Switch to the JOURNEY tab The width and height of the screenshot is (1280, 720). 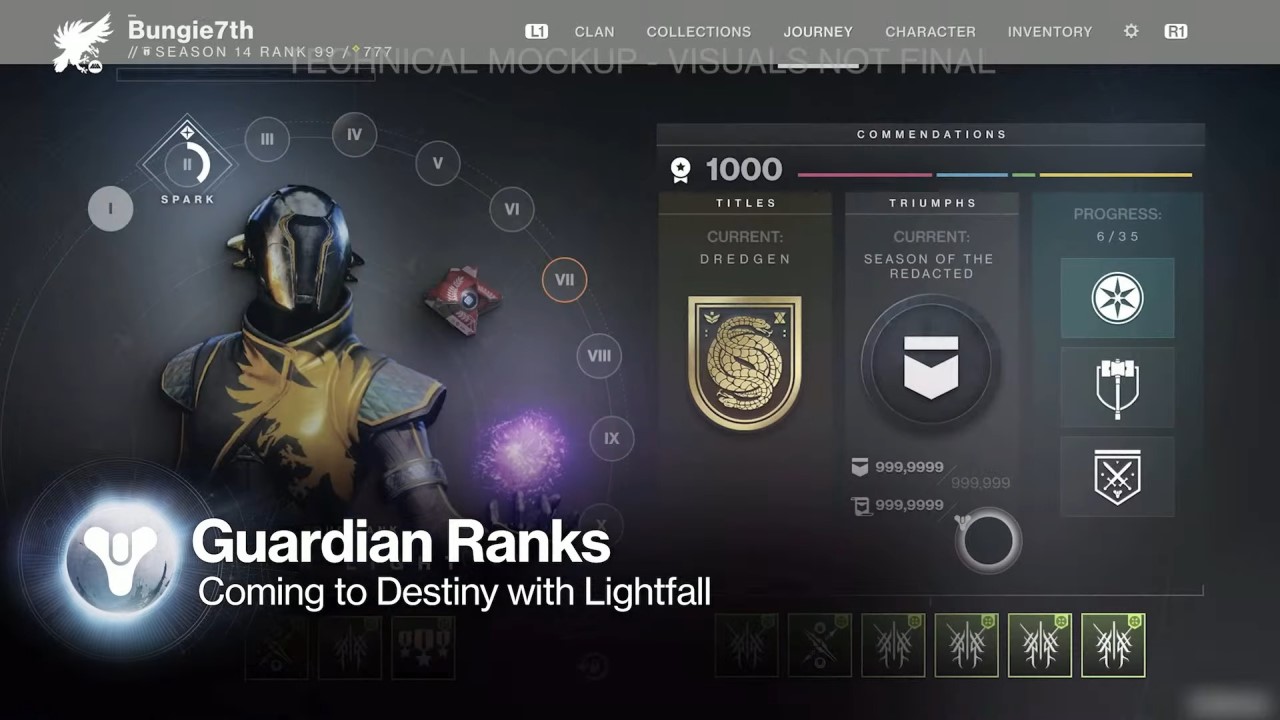click(818, 31)
